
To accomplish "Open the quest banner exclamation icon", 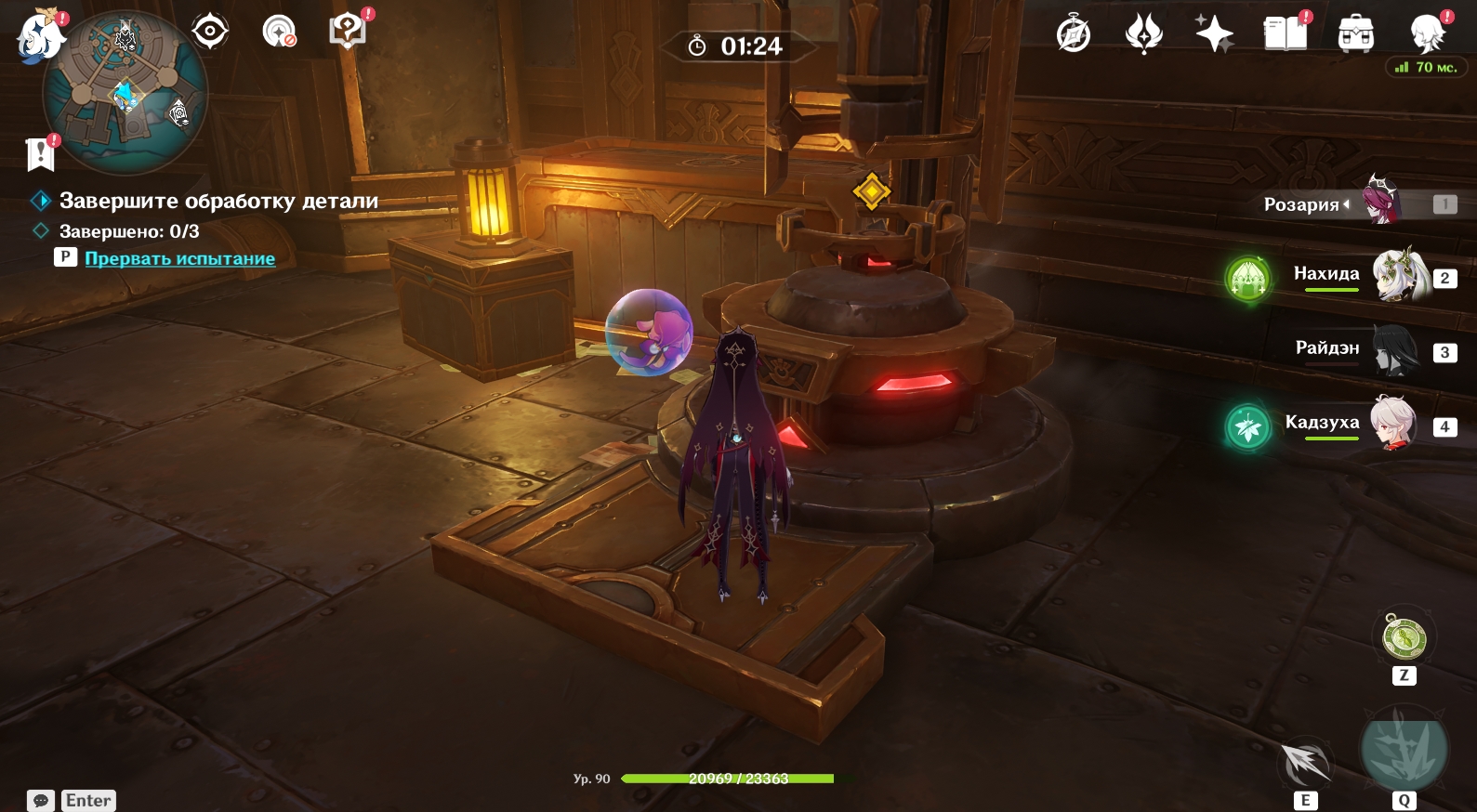I will click(41, 153).
